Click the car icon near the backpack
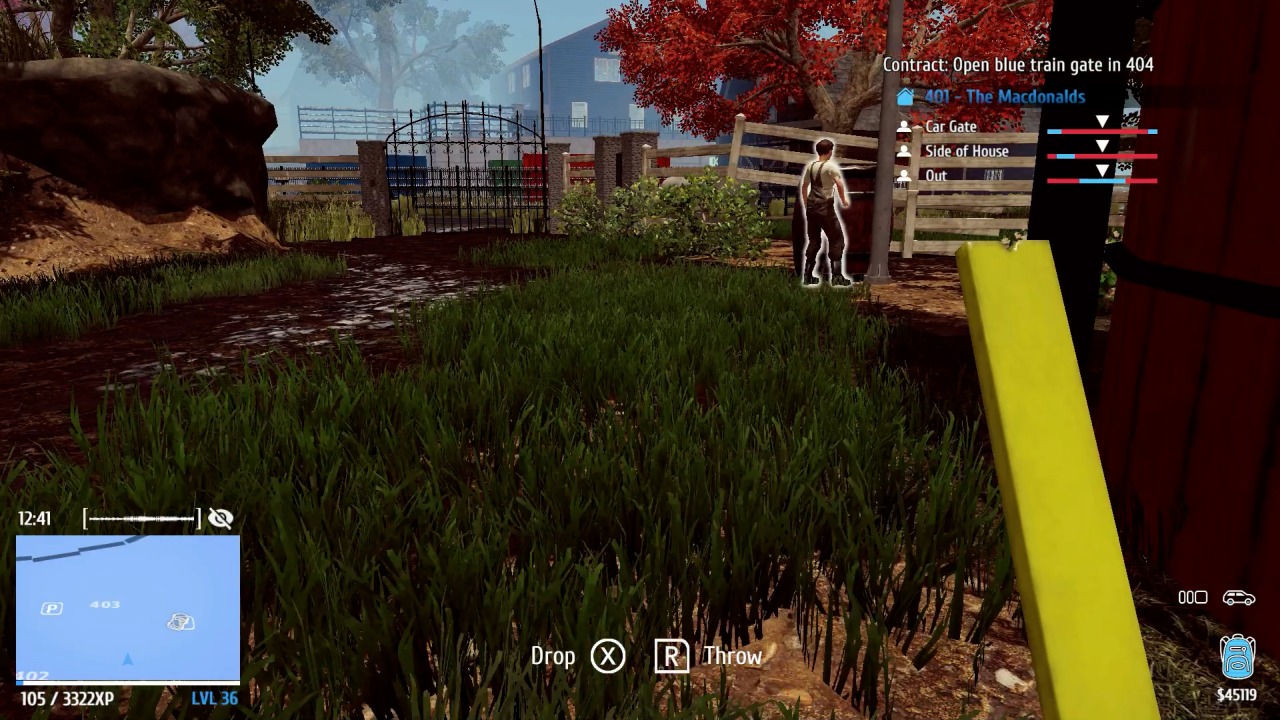 click(1240, 597)
